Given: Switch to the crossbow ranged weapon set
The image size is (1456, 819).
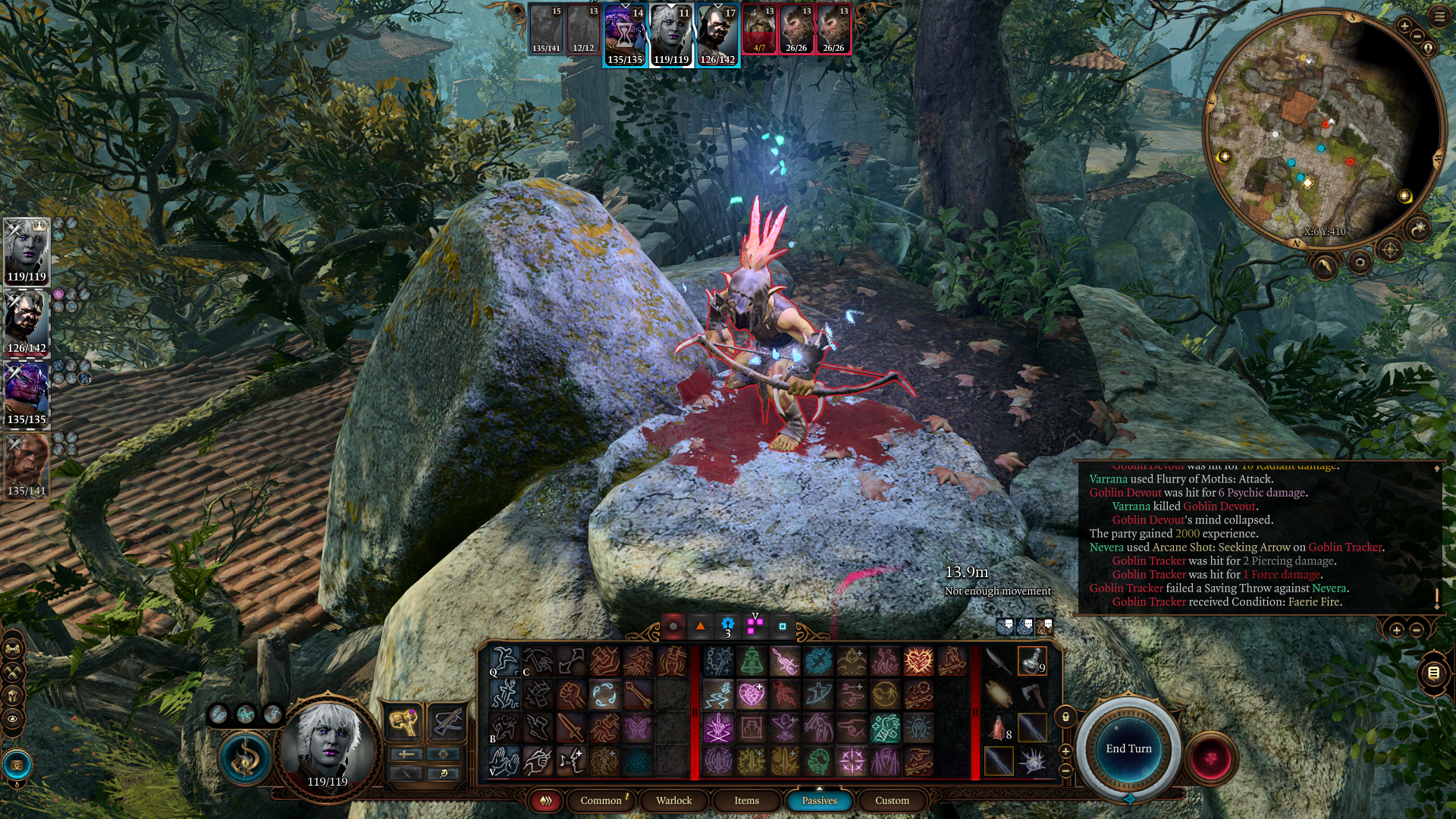Looking at the screenshot, I should 445,720.
